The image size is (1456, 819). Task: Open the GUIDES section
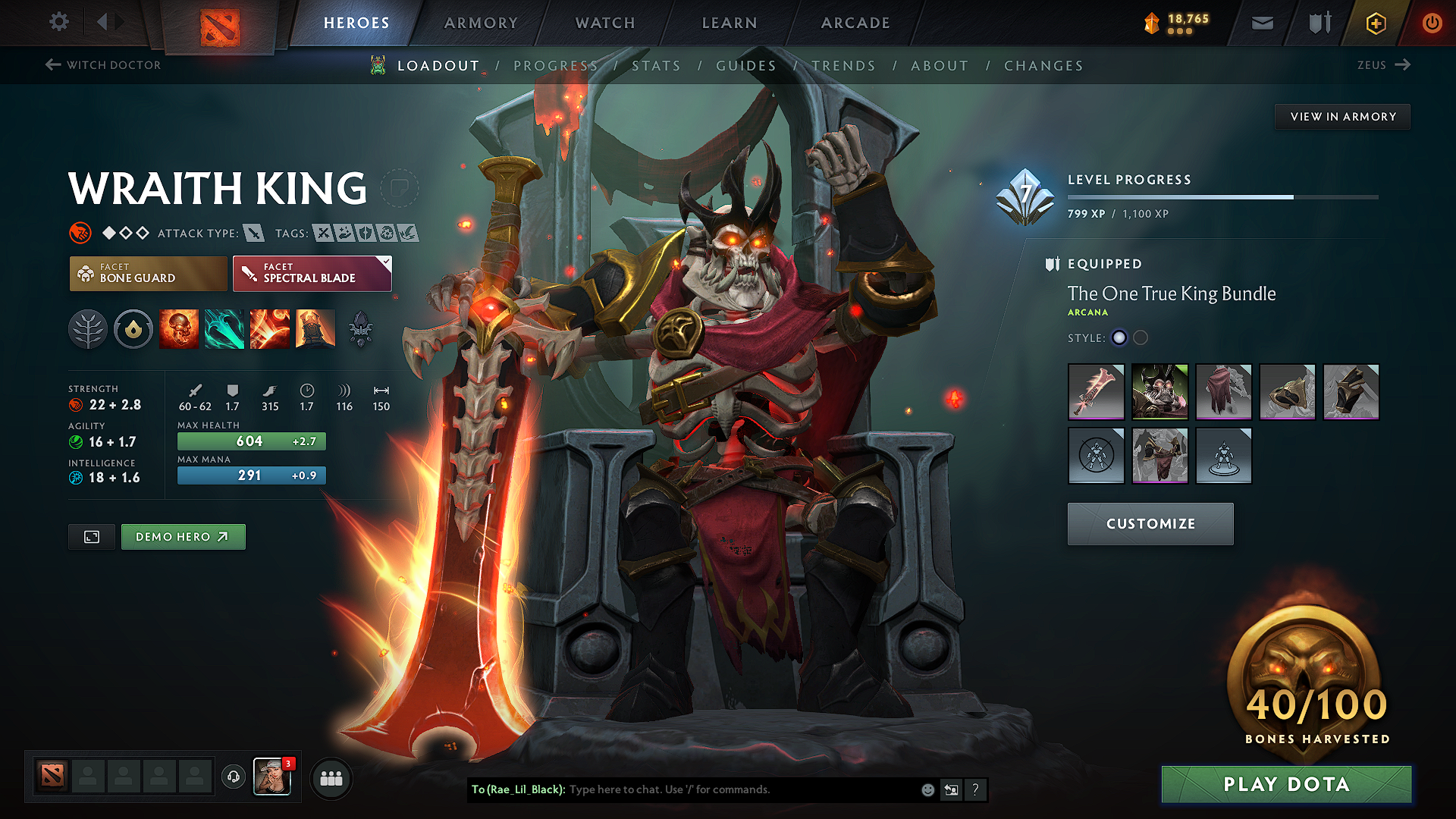click(745, 66)
